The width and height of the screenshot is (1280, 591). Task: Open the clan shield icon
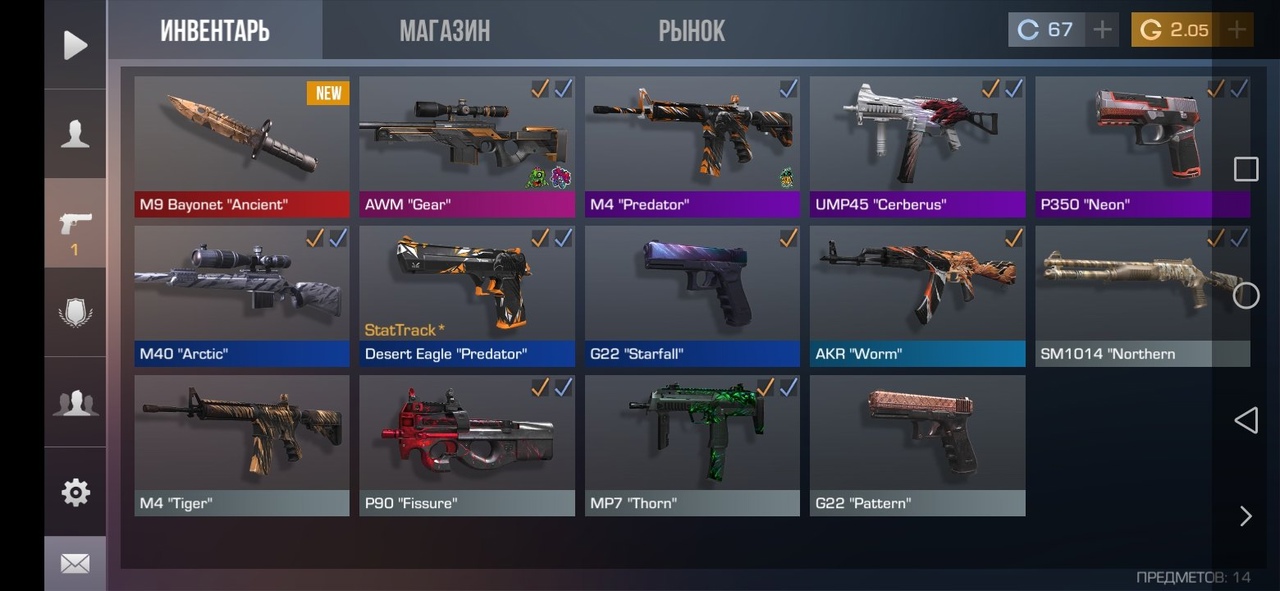(75, 312)
